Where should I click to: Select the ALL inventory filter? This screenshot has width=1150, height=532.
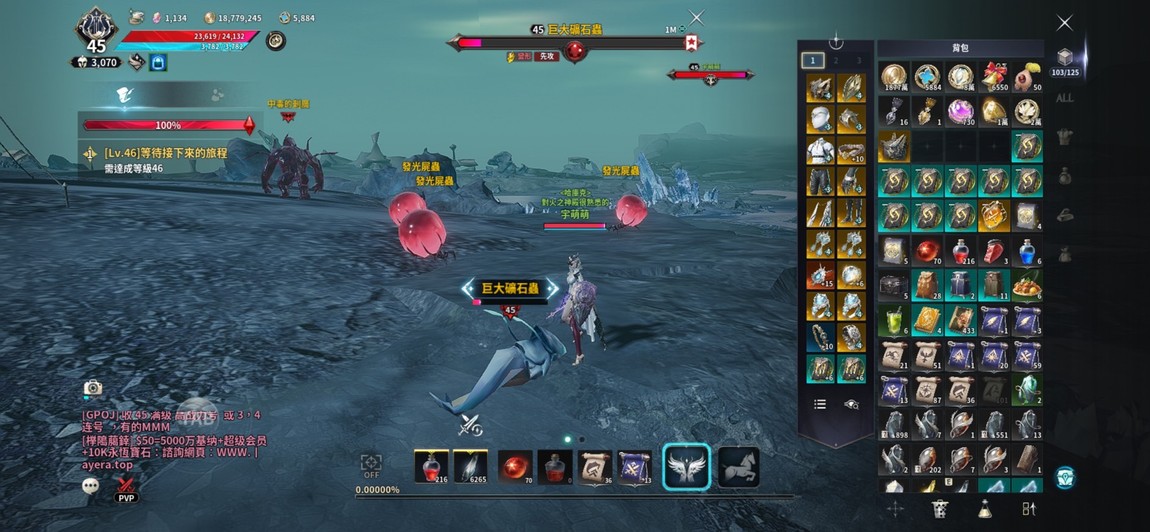point(1065,98)
